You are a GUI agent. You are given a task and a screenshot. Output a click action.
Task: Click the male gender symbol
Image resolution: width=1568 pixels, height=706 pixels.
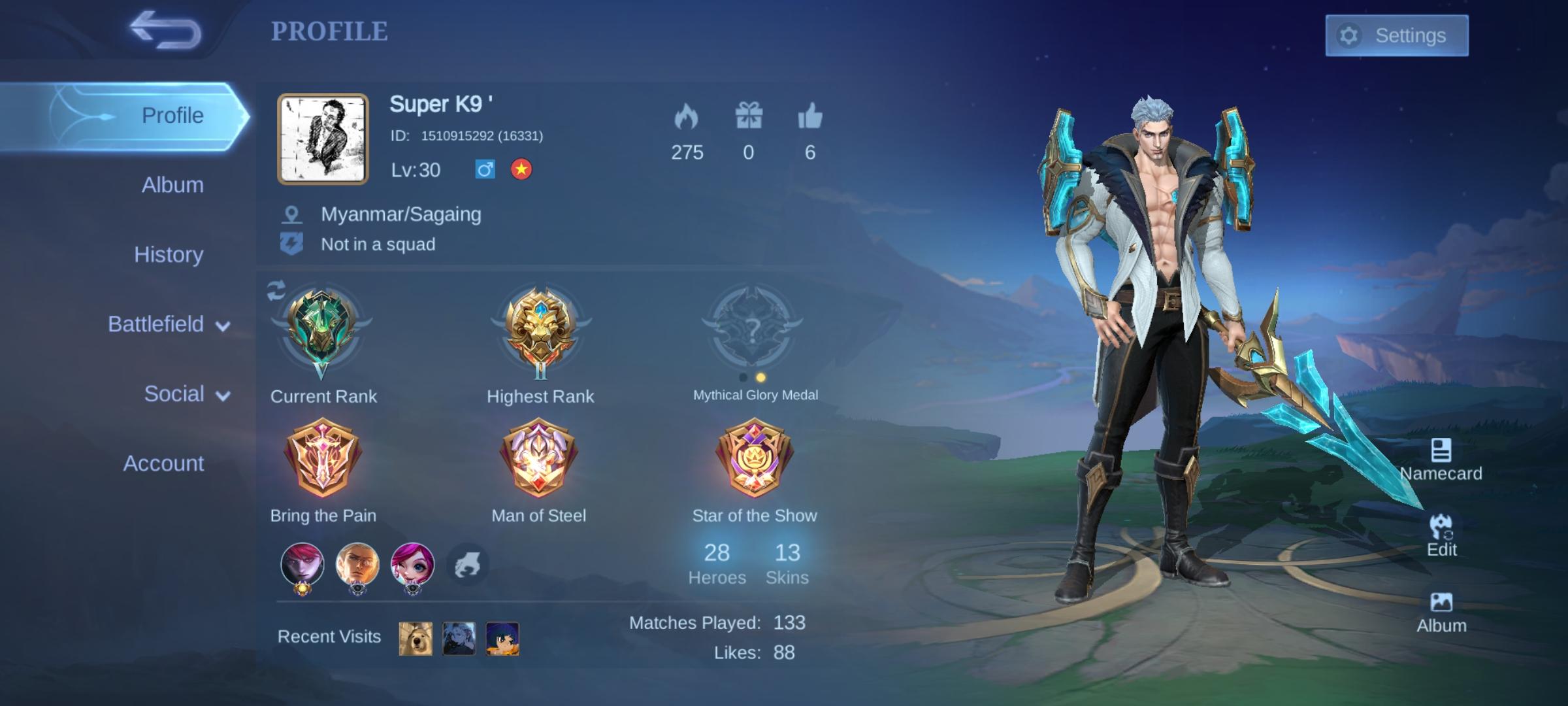tap(483, 170)
